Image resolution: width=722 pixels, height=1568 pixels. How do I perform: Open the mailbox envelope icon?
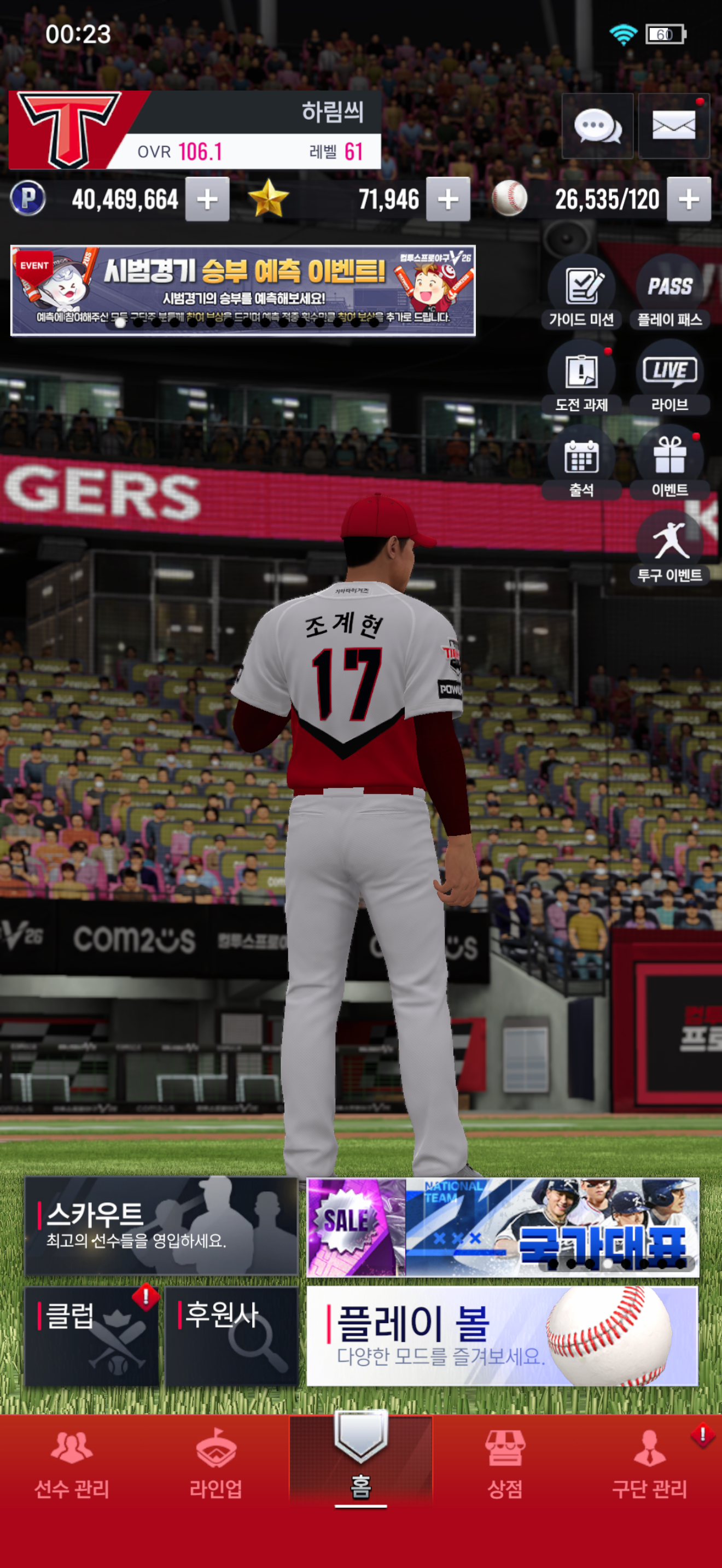673,126
